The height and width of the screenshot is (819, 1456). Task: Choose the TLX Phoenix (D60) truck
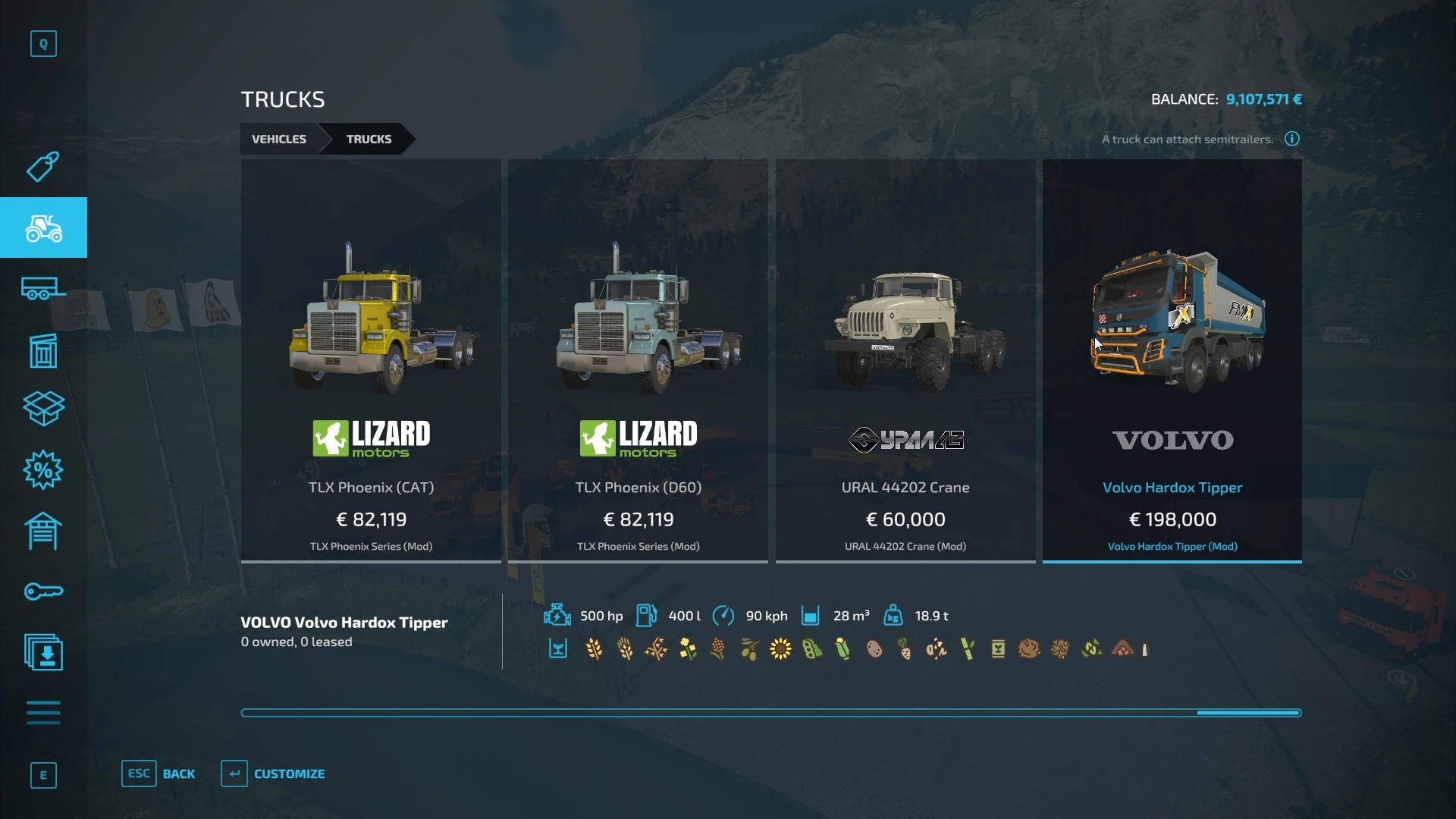638,360
